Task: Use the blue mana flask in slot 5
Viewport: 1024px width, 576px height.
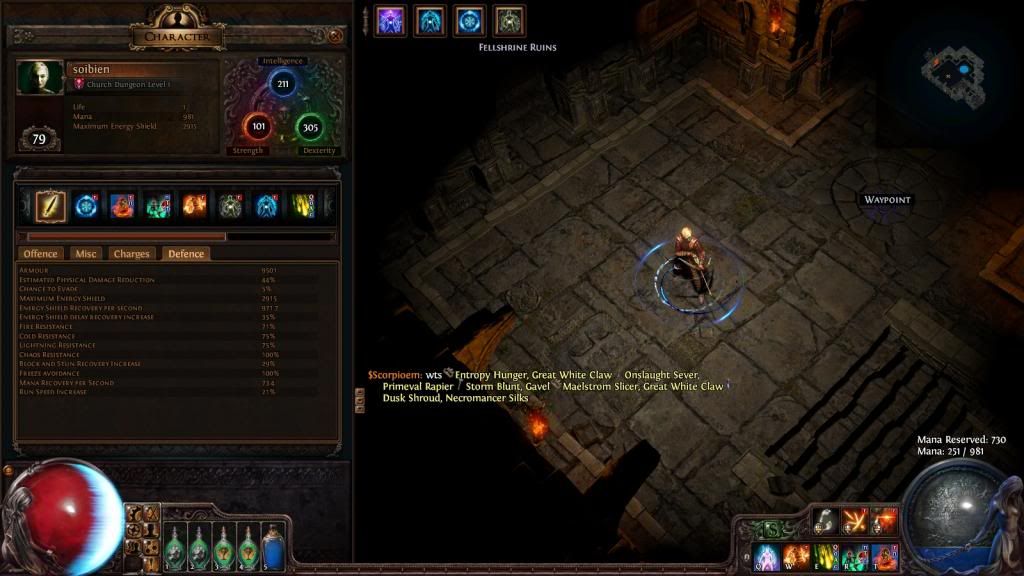Action: tap(271, 541)
